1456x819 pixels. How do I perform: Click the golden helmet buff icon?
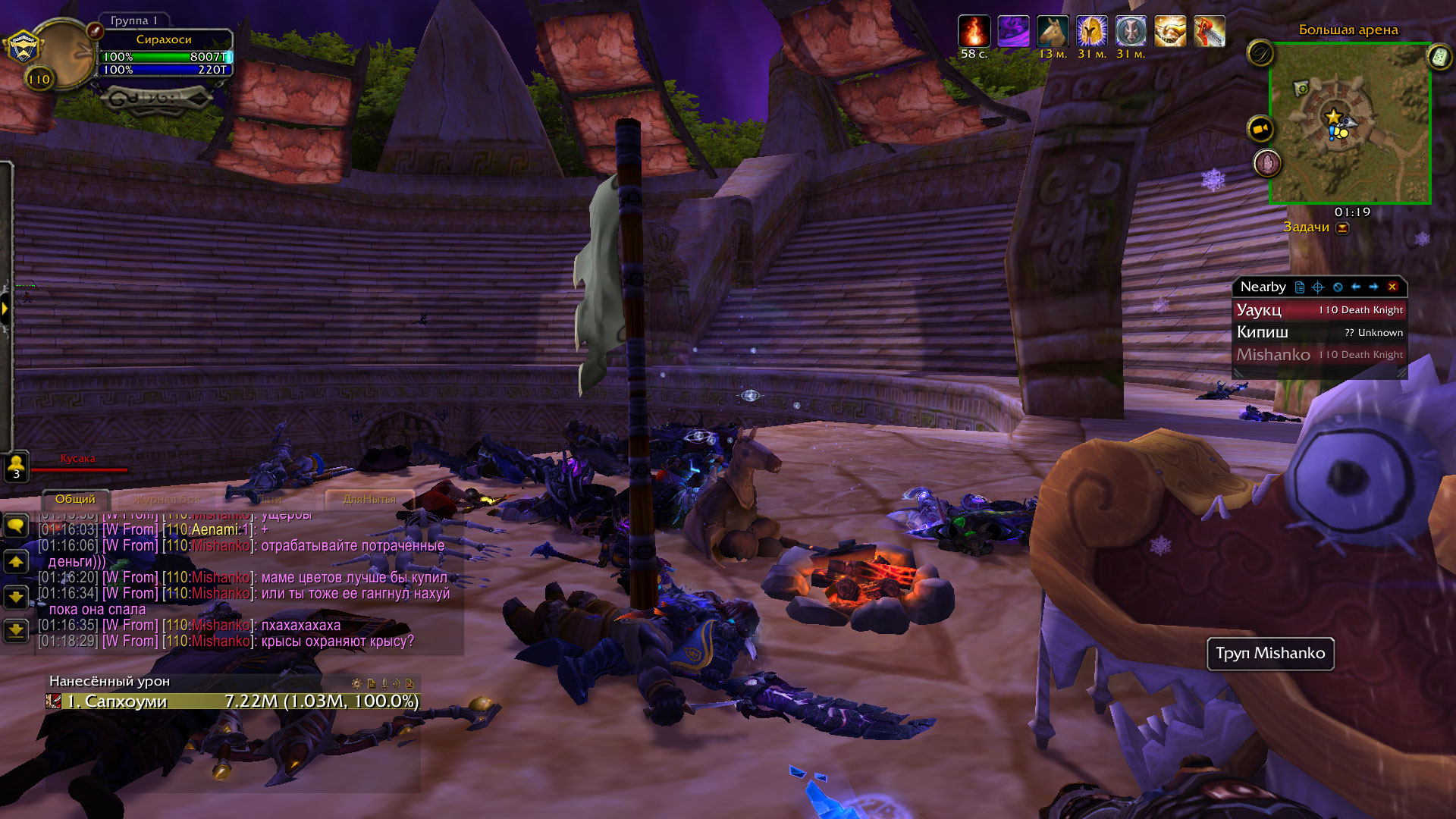pyautogui.click(x=1091, y=32)
